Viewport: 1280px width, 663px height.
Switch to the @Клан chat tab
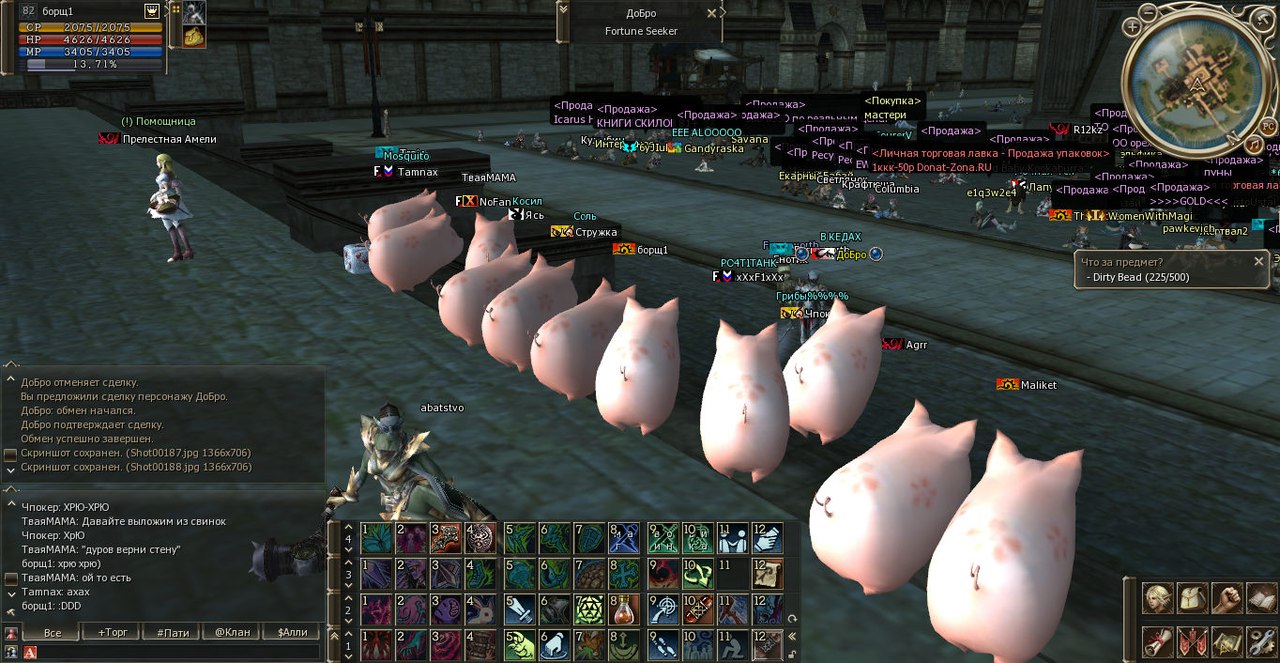229,632
